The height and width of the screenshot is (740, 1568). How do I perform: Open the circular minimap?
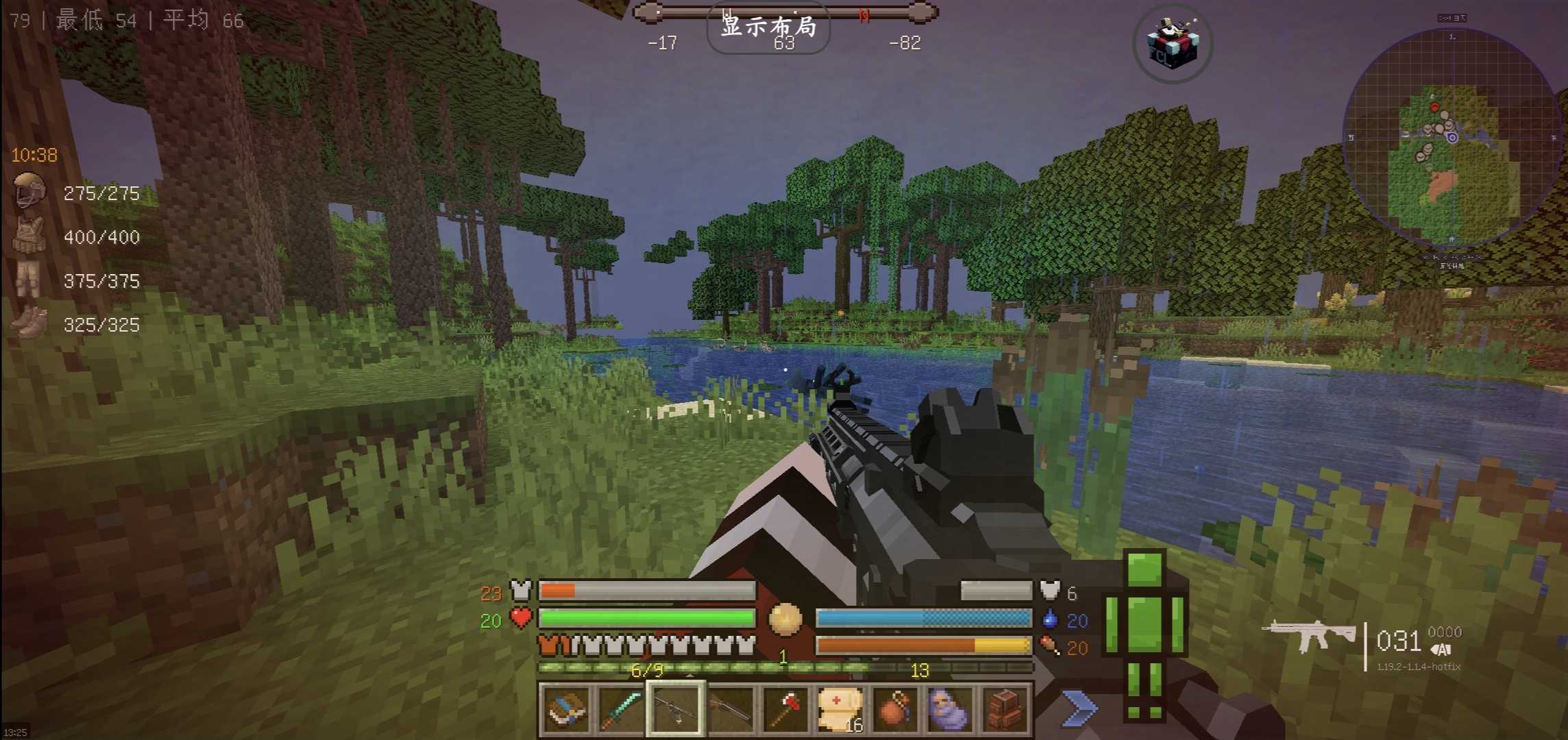click(1451, 138)
